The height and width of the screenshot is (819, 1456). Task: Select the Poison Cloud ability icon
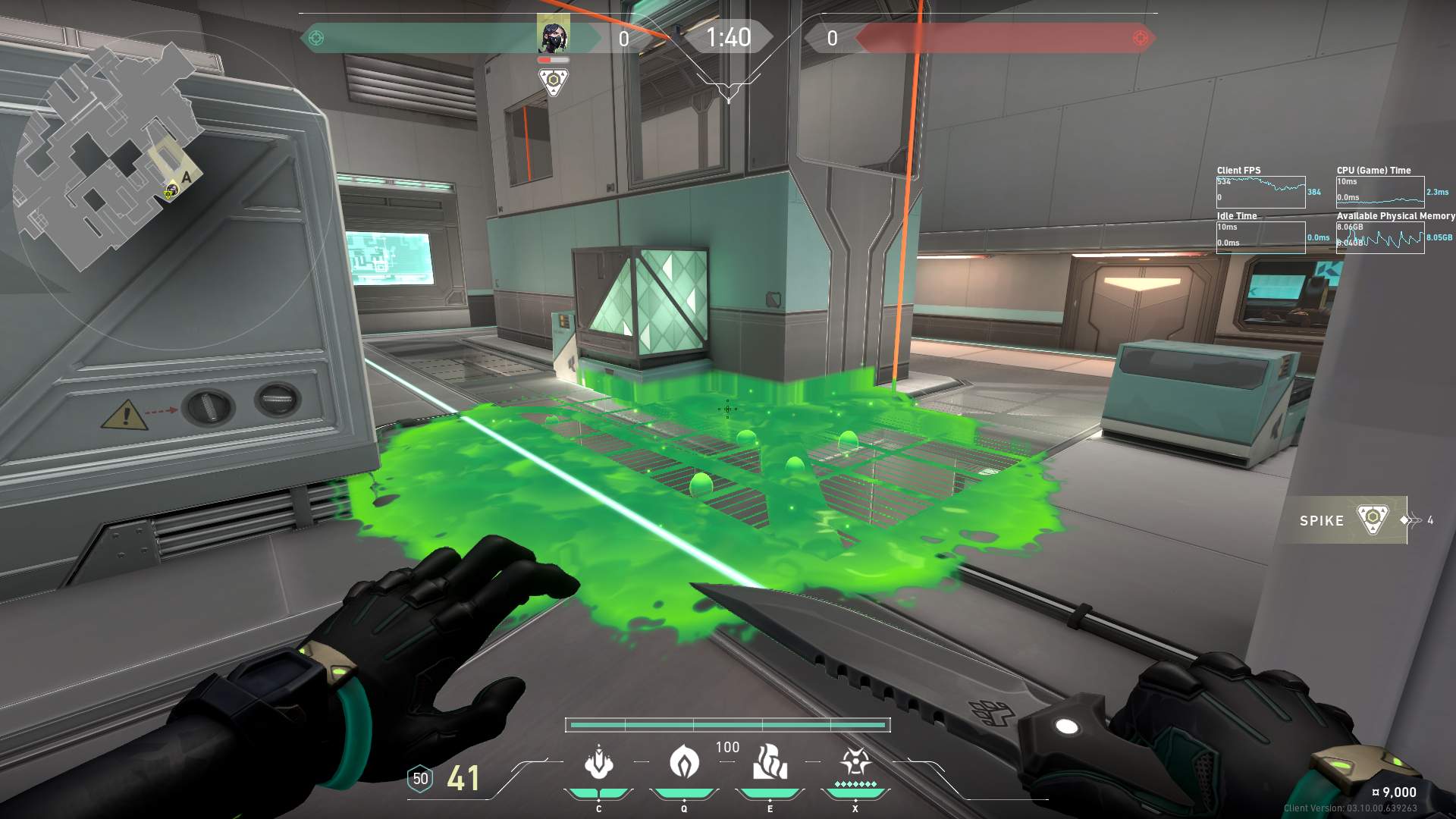click(684, 763)
